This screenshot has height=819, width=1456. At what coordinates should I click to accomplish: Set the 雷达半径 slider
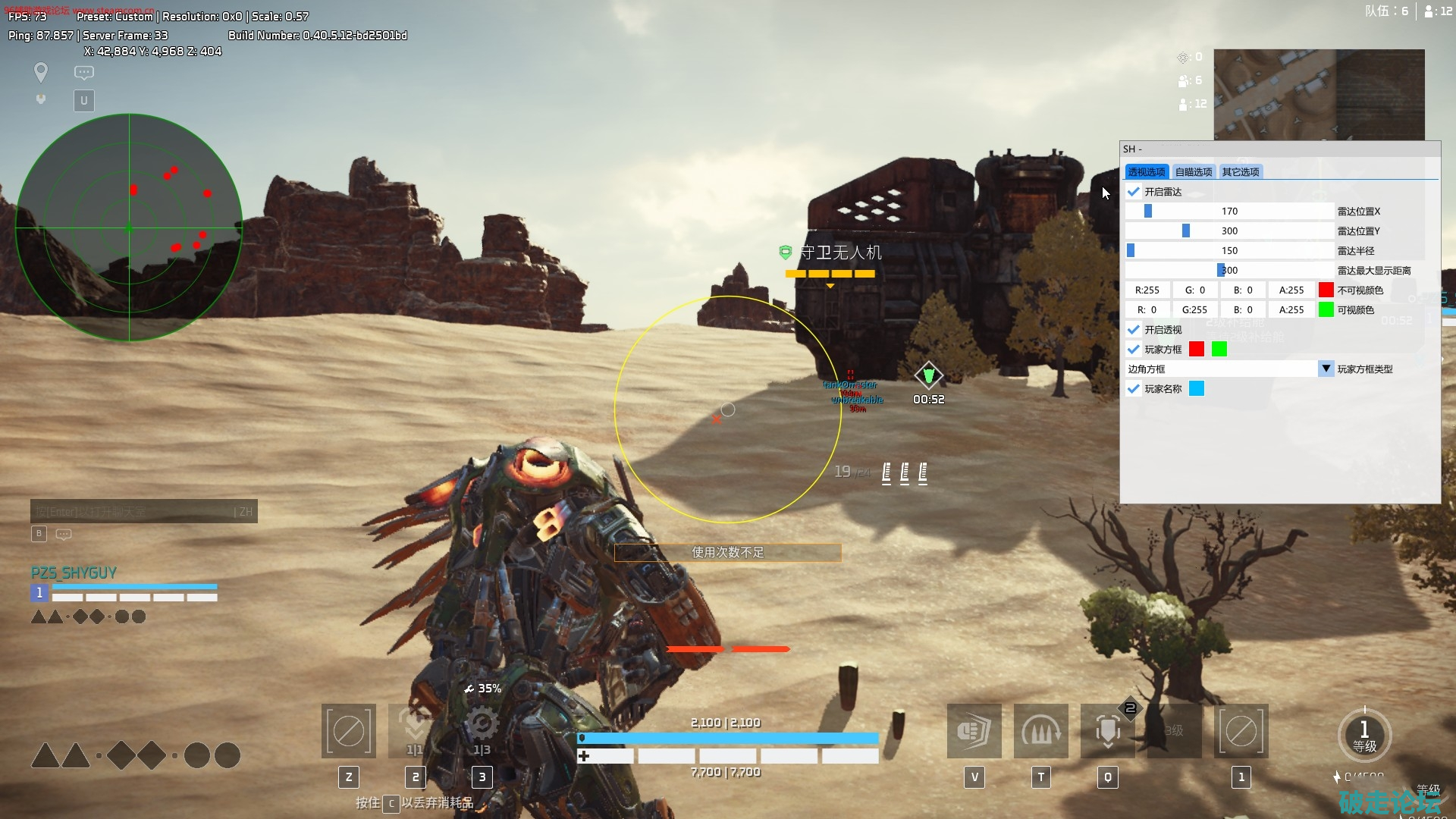1229,251
